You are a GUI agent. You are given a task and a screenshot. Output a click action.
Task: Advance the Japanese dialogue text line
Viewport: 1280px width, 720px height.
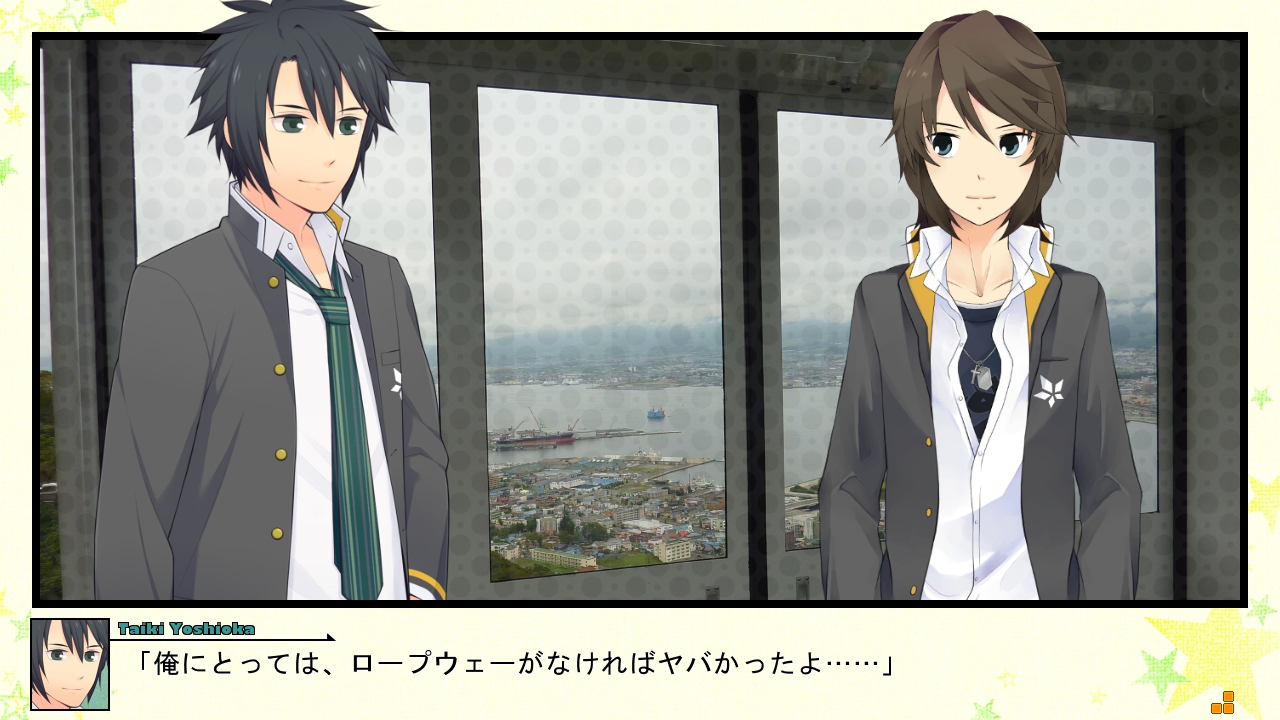click(514, 663)
